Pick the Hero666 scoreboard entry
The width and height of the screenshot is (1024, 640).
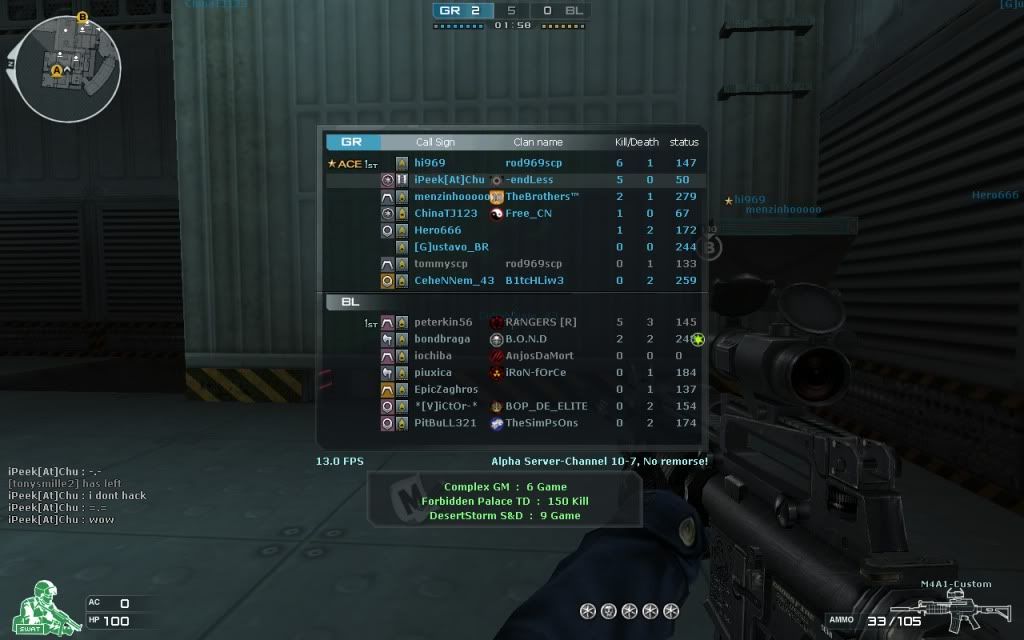pyautogui.click(x=437, y=230)
